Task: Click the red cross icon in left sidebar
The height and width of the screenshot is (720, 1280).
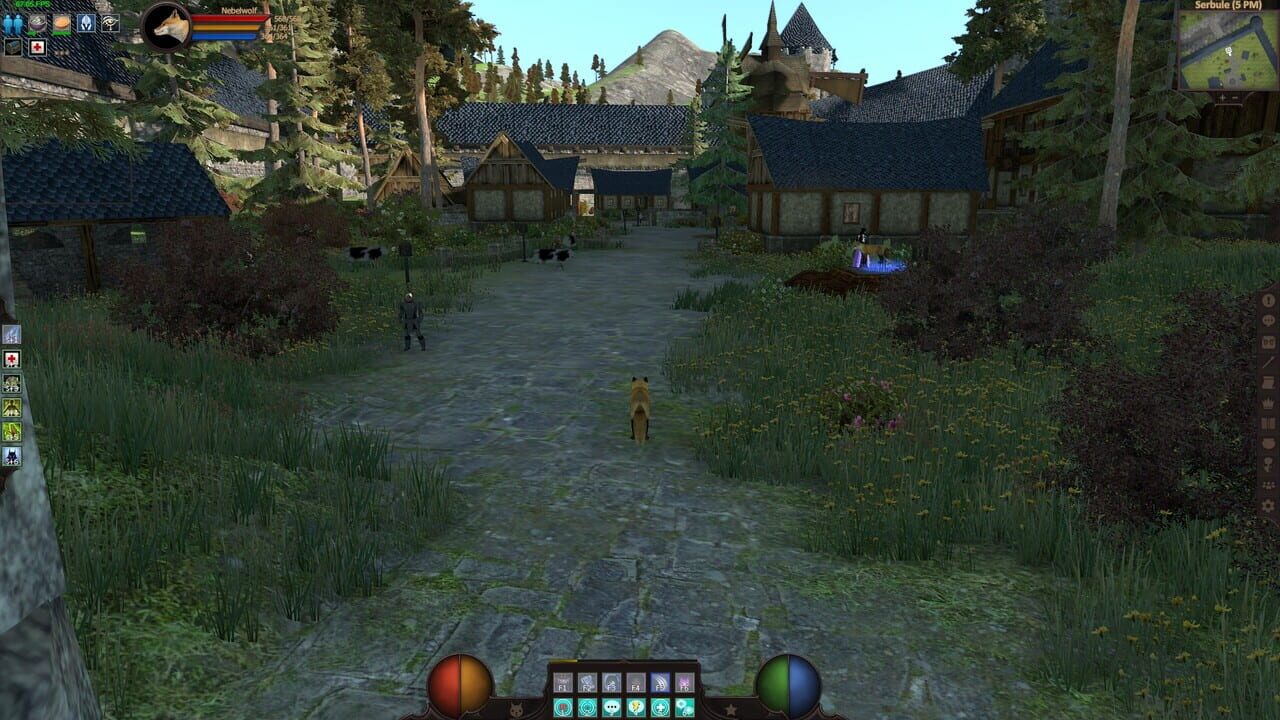Action: (12, 357)
